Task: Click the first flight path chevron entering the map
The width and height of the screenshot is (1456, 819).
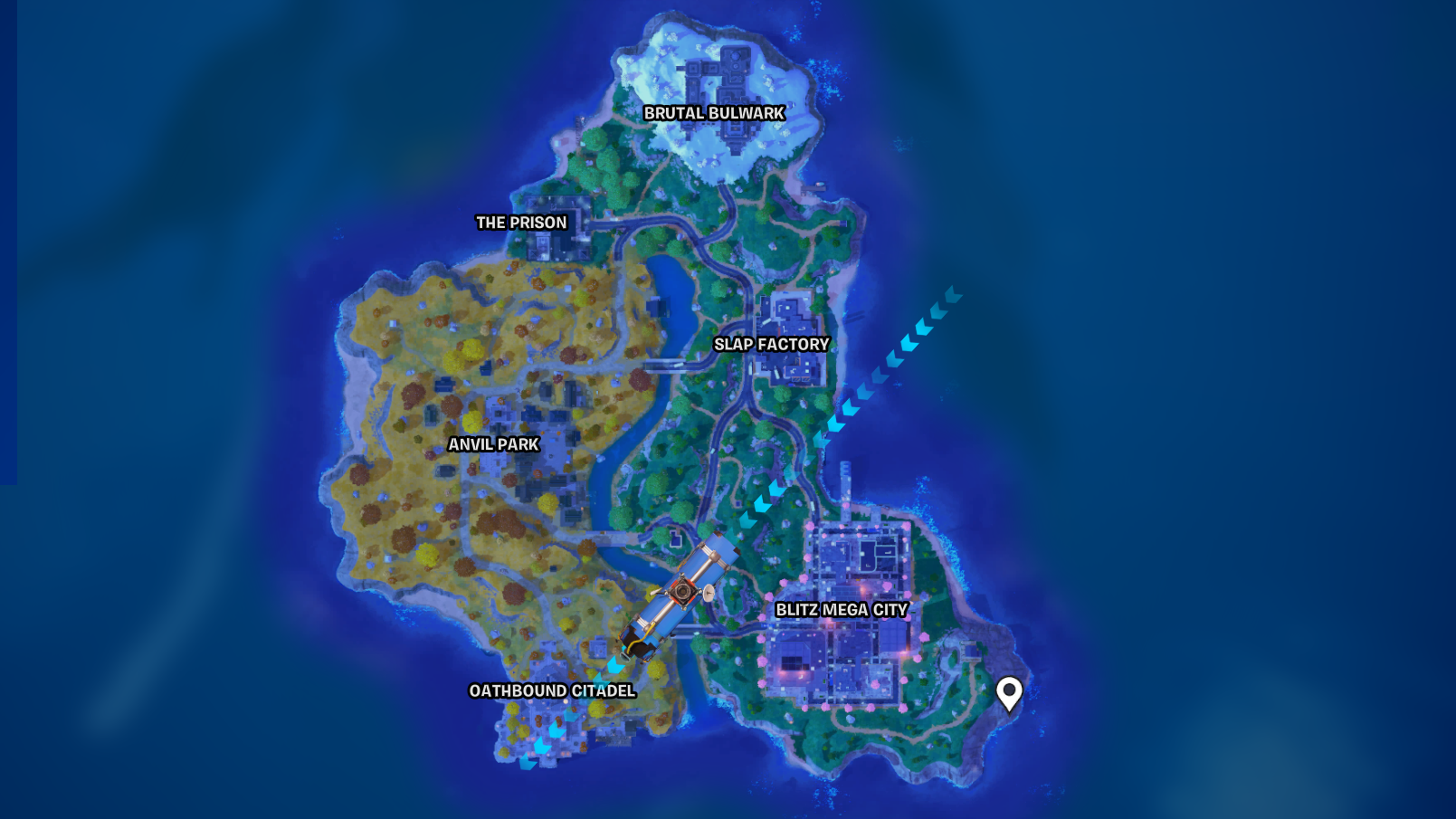Action: (952, 292)
